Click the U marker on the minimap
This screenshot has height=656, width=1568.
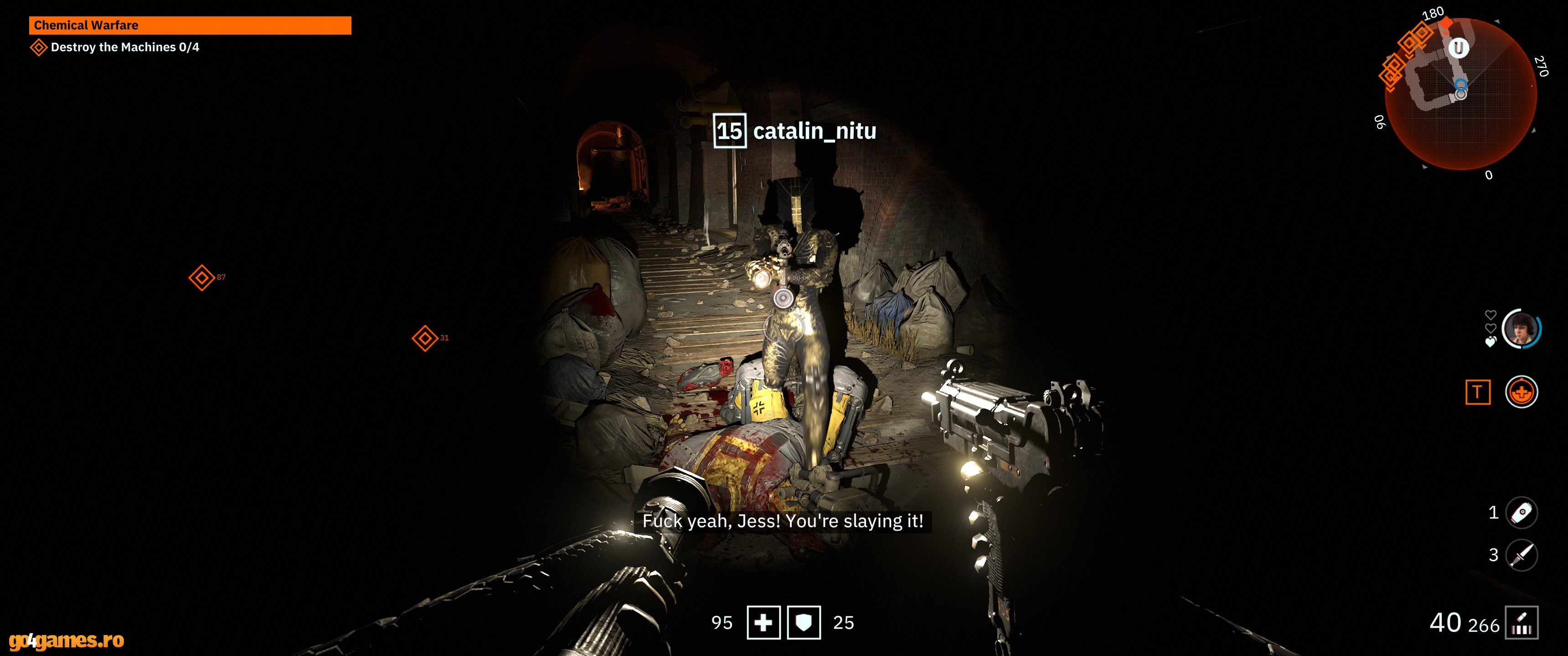tap(1458, 48)
